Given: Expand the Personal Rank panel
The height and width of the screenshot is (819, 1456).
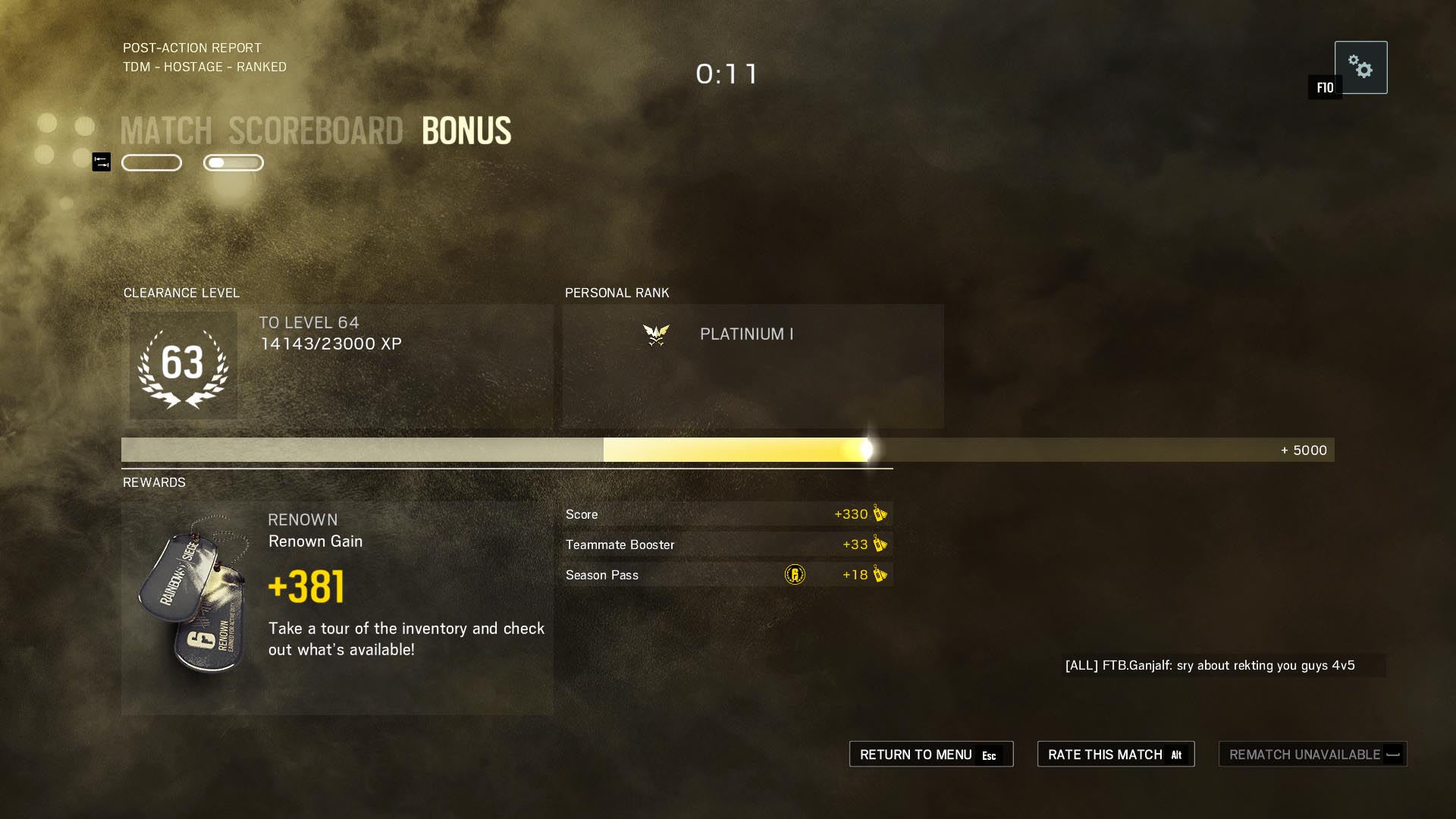Looking at the screenshot, I should [x=752, y=367].
